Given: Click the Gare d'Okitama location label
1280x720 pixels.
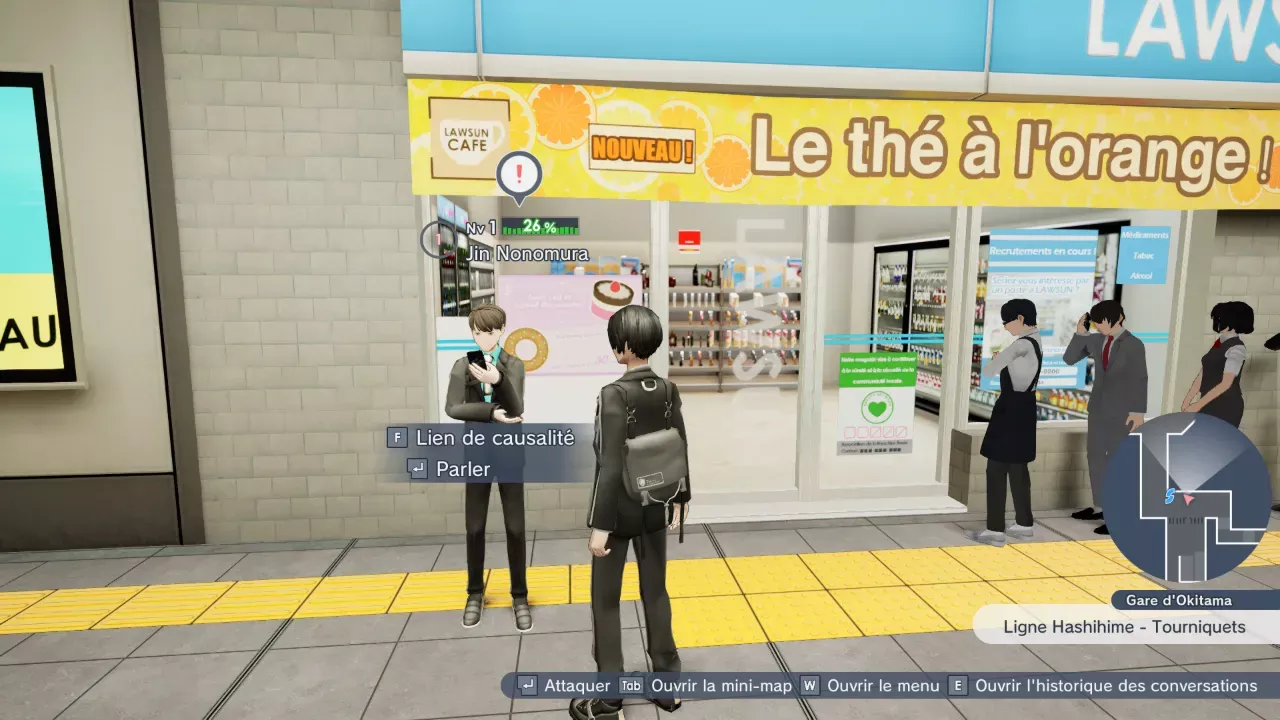Looking at the screenshot, I should (1180, 599).
